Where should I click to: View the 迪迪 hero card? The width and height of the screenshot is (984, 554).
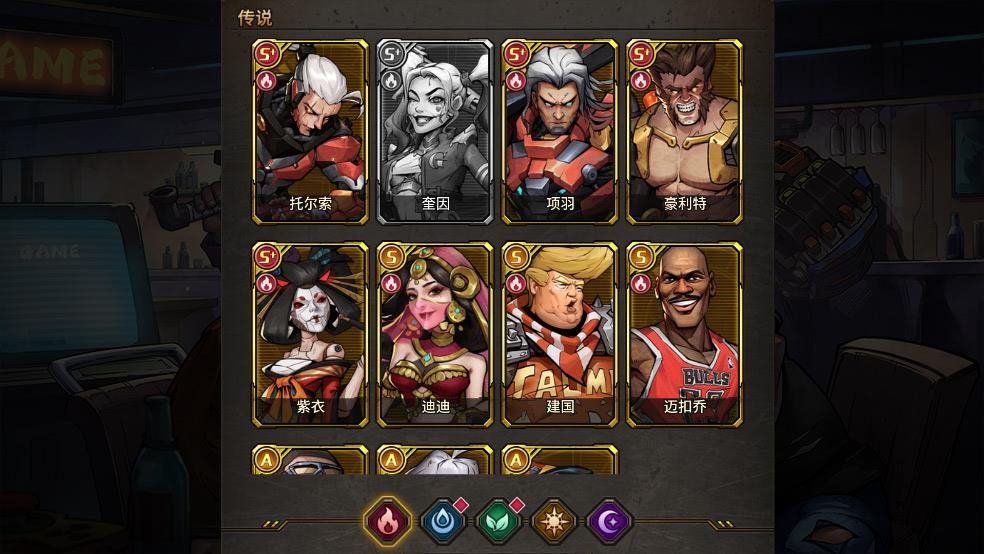click(x=435, y=334)
